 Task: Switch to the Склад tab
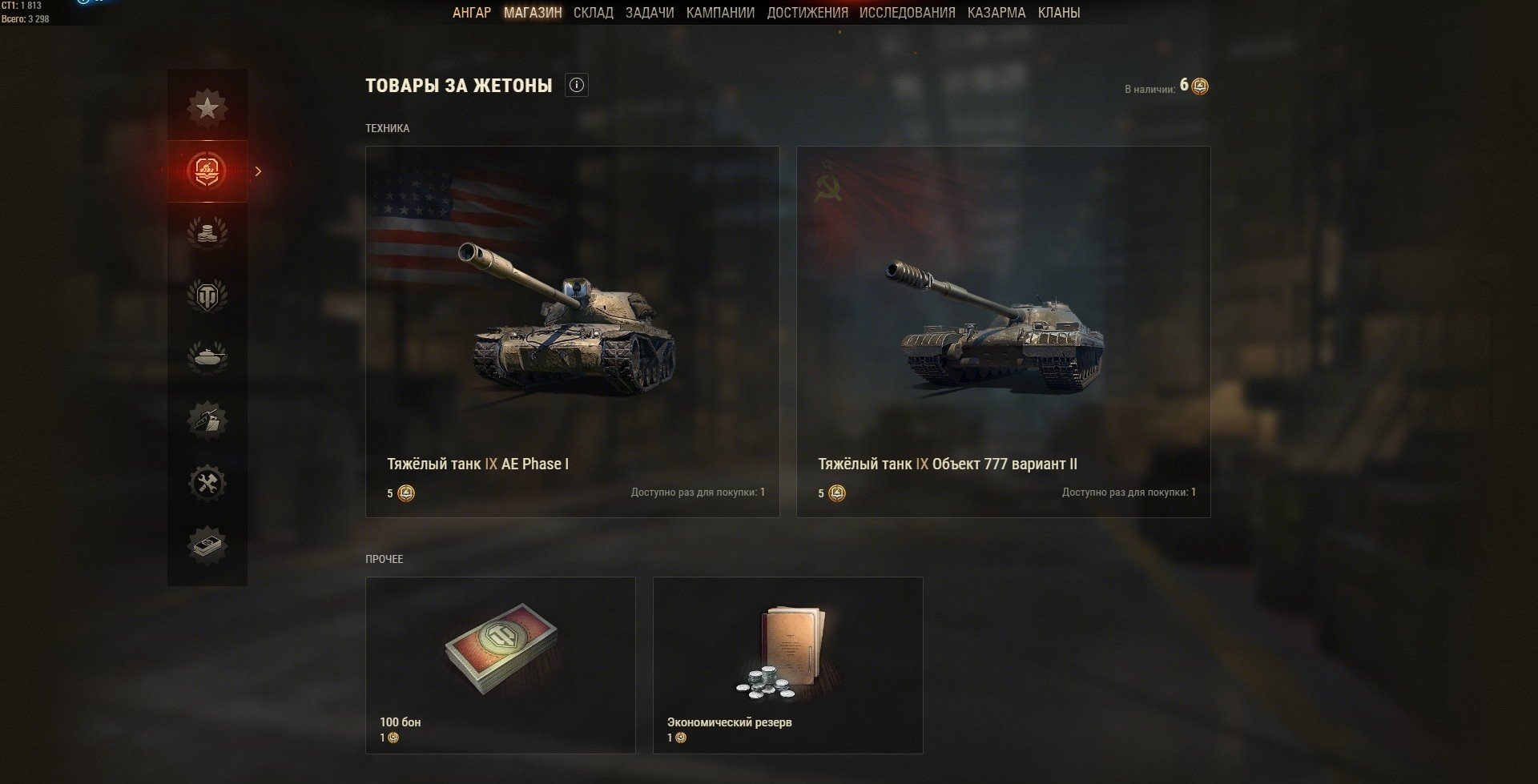593,13
